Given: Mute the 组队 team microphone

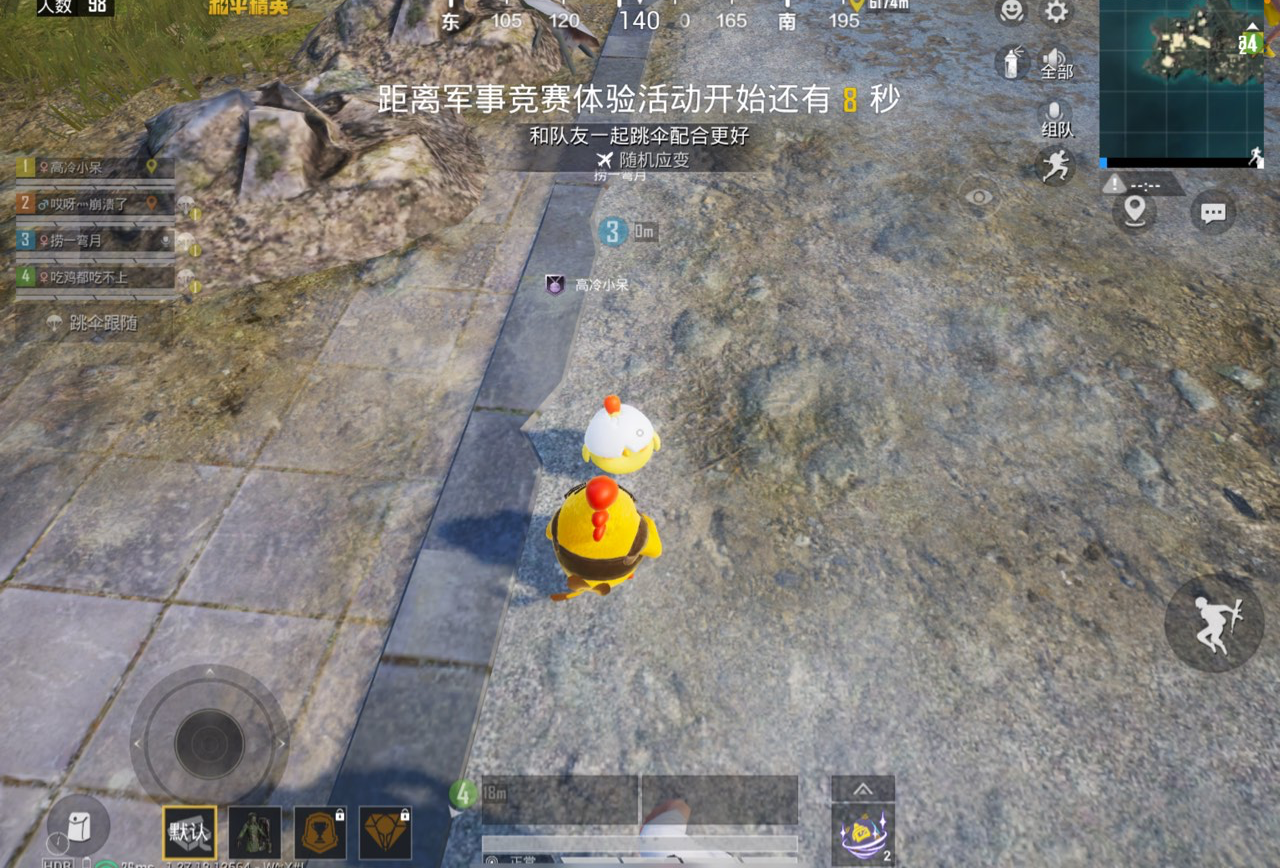Looking at the screenshot, I should [x=1055, y=110].
